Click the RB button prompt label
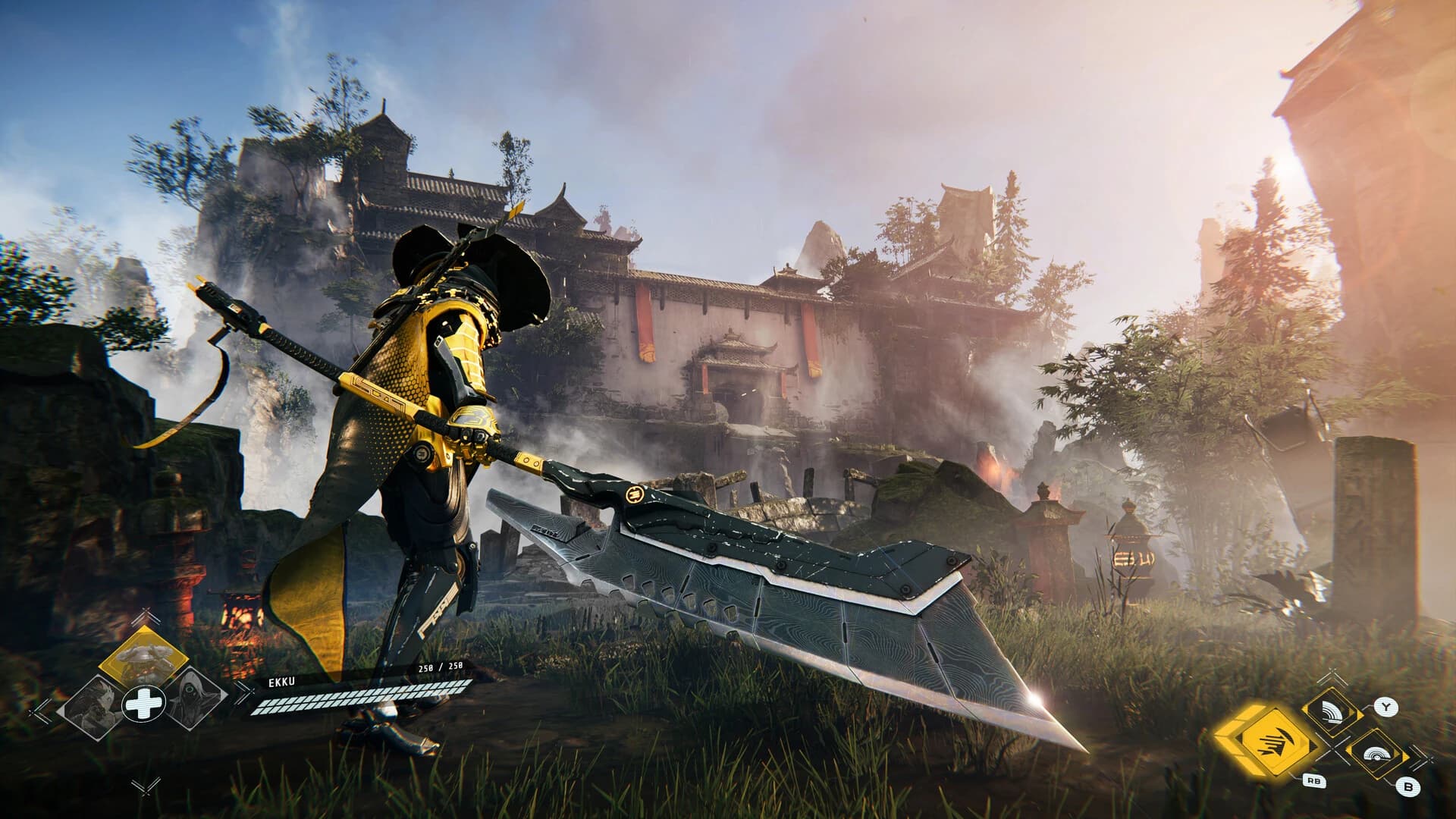The width and height of the screenshot is (1456, 819). (x=1314, y=780)
